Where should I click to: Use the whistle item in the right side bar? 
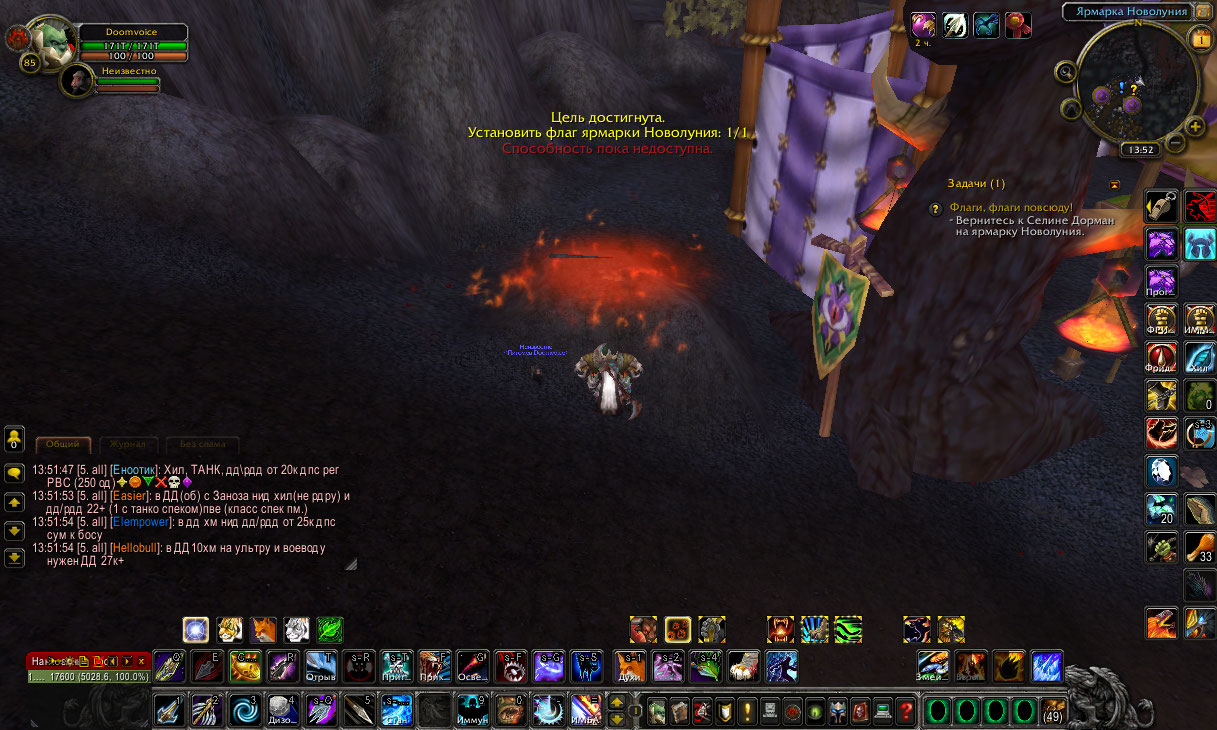click(1160, 206)
